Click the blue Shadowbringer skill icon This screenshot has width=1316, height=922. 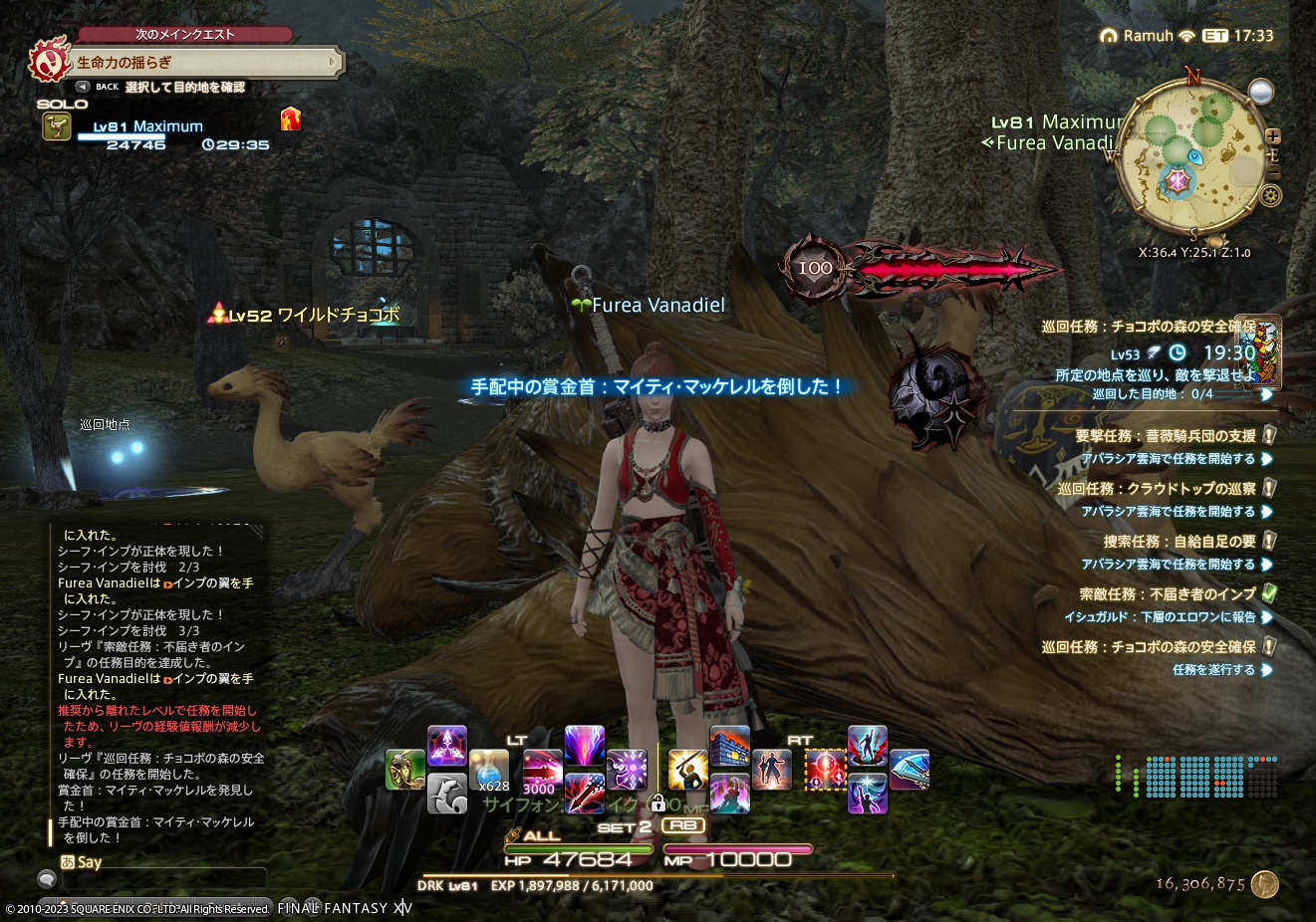(x=910, y=769)
